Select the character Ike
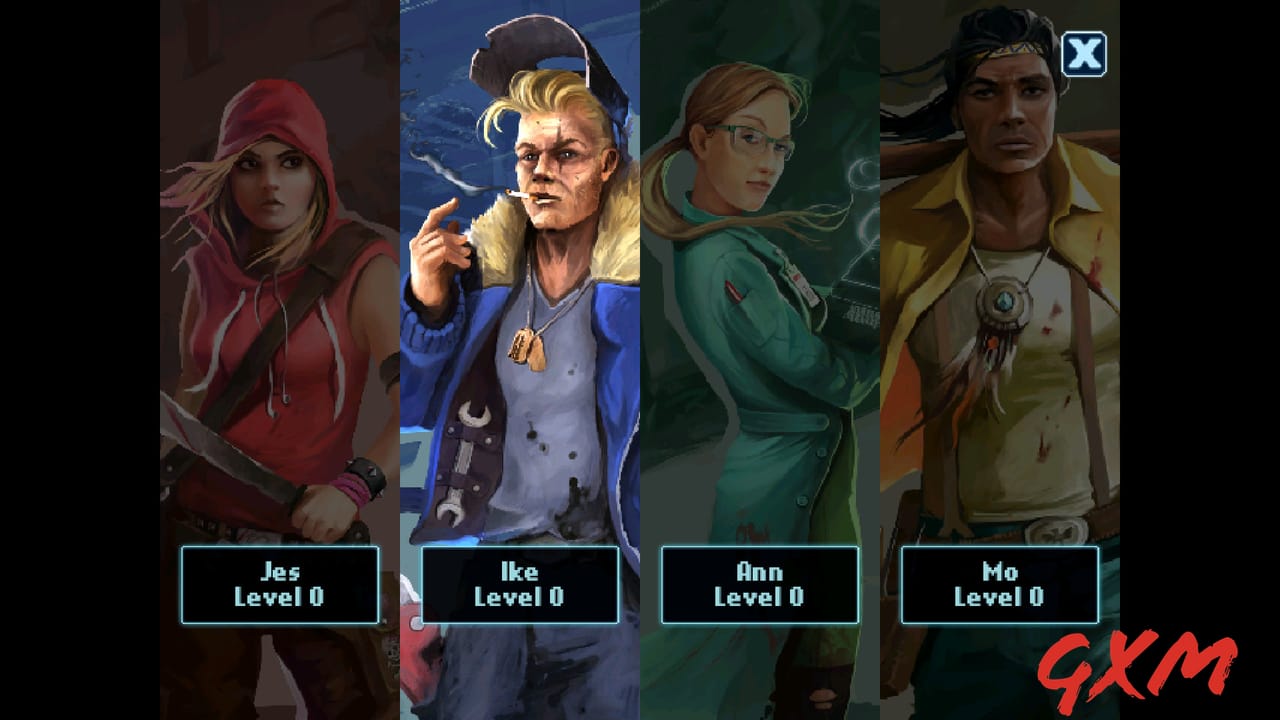This screenshot has width=1280, height=720. (x=520, y=300)
